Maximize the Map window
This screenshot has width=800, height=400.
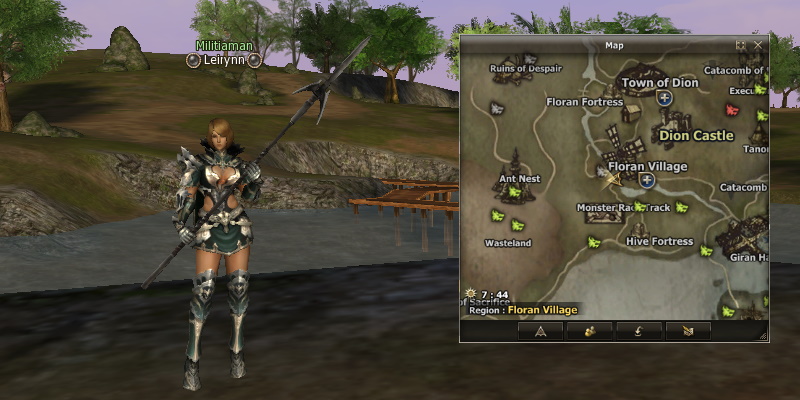pos(741,45)
